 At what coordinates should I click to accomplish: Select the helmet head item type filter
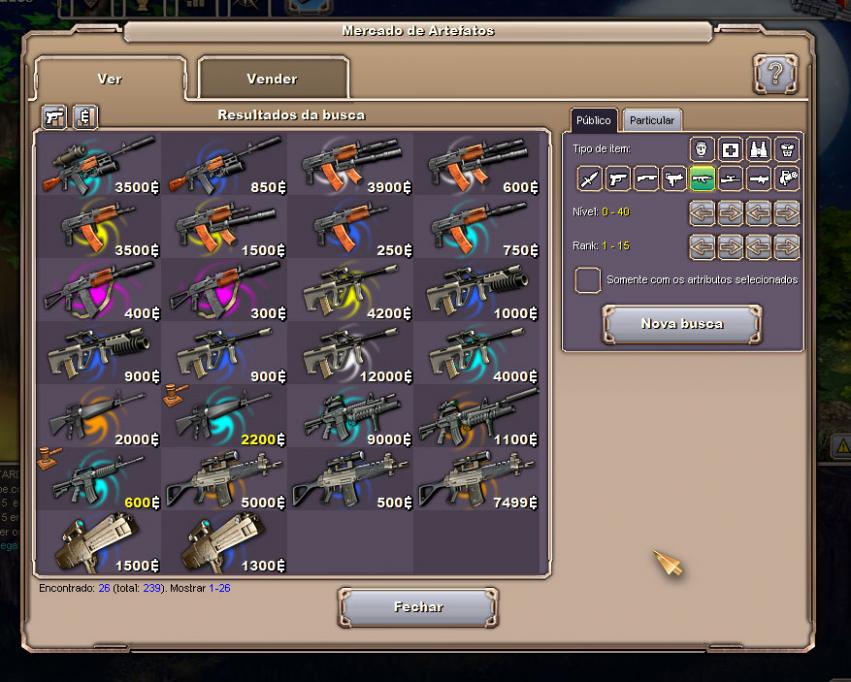pyautogui.click(x=702, y=150)
